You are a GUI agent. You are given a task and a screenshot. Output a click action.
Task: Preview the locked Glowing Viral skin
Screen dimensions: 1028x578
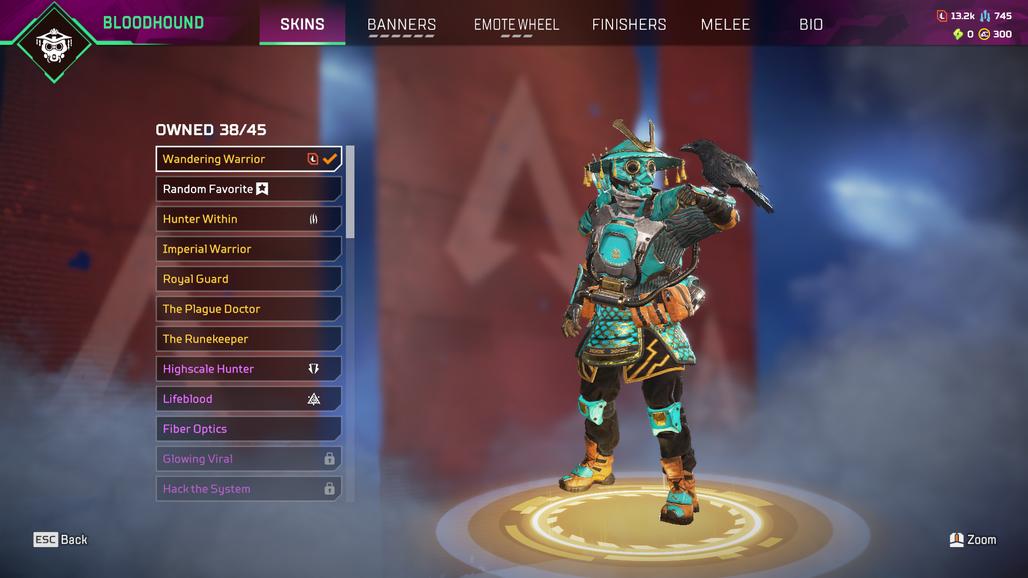point(249,459)
